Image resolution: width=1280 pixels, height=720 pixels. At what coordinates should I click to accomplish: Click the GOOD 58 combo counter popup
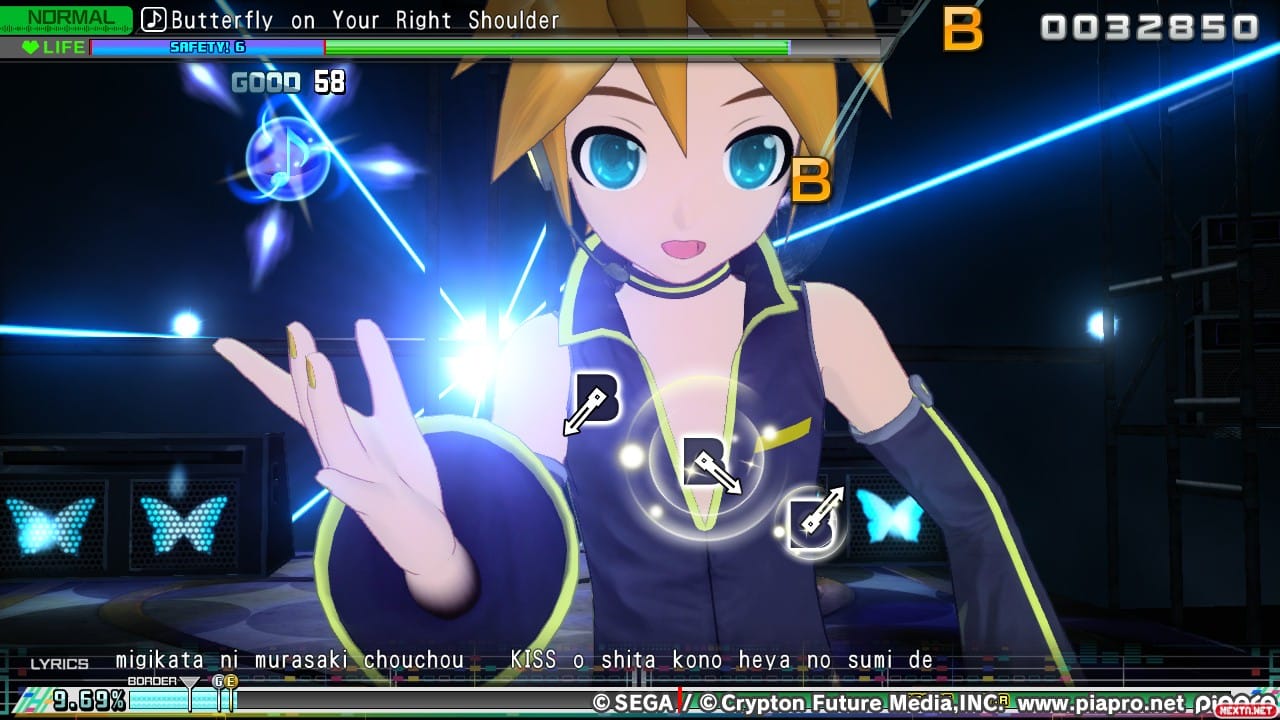tap(287, 83)
